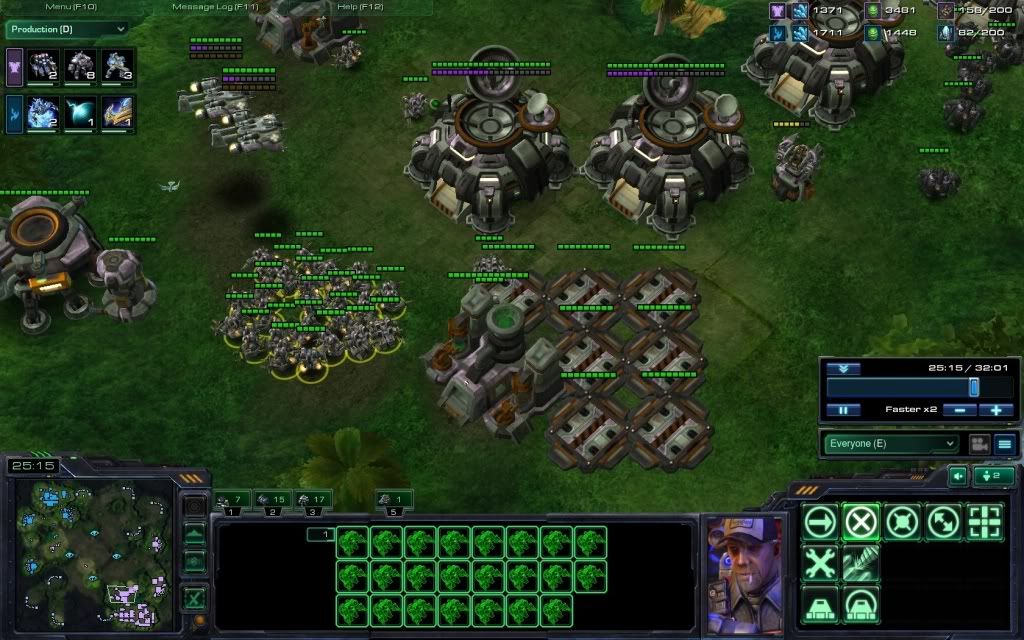
Task: Select the Stop command icon
Action: [860, 521]
